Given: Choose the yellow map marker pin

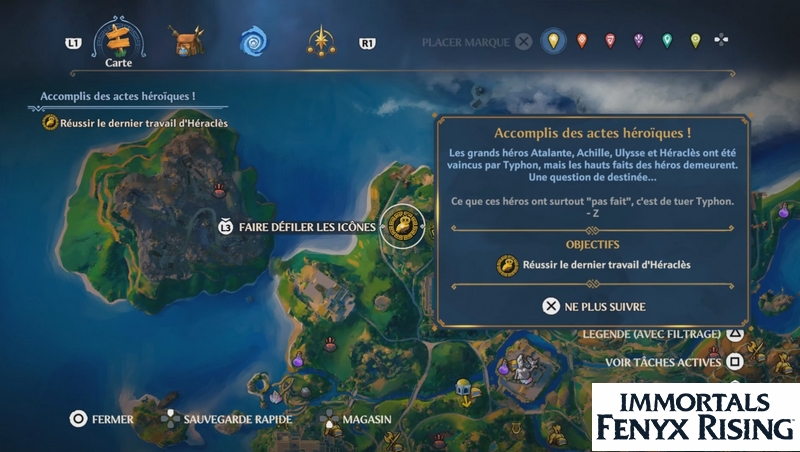Looking at the screenshot, I should tap(551, 41).
